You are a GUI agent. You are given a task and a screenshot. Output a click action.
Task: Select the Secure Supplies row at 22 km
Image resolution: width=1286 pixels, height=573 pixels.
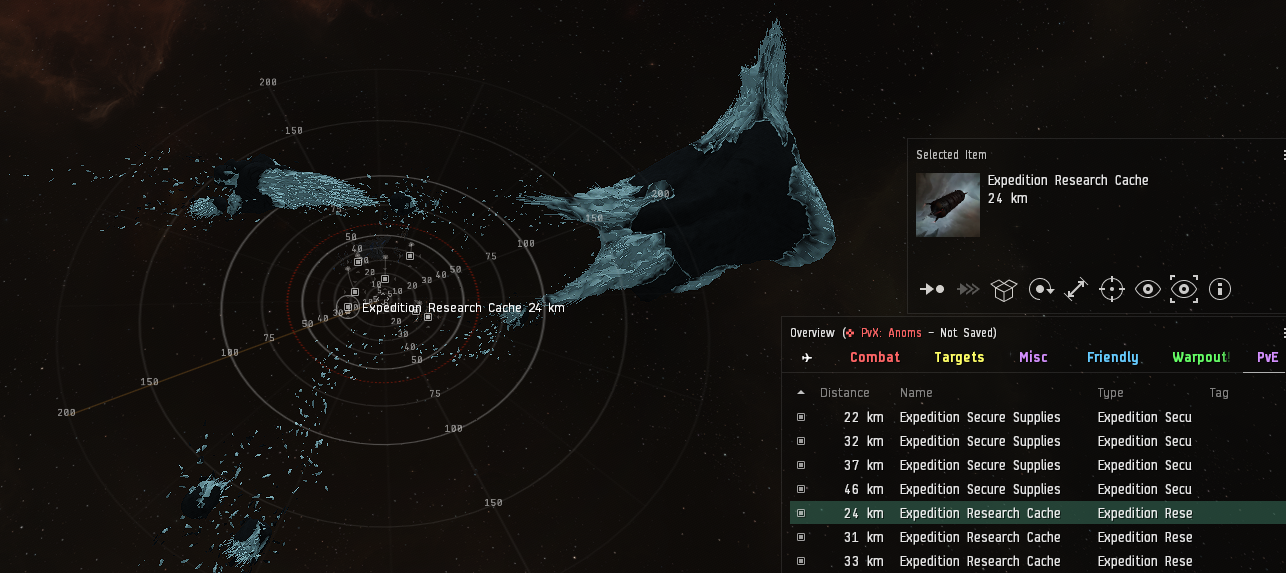coord(980,417)
